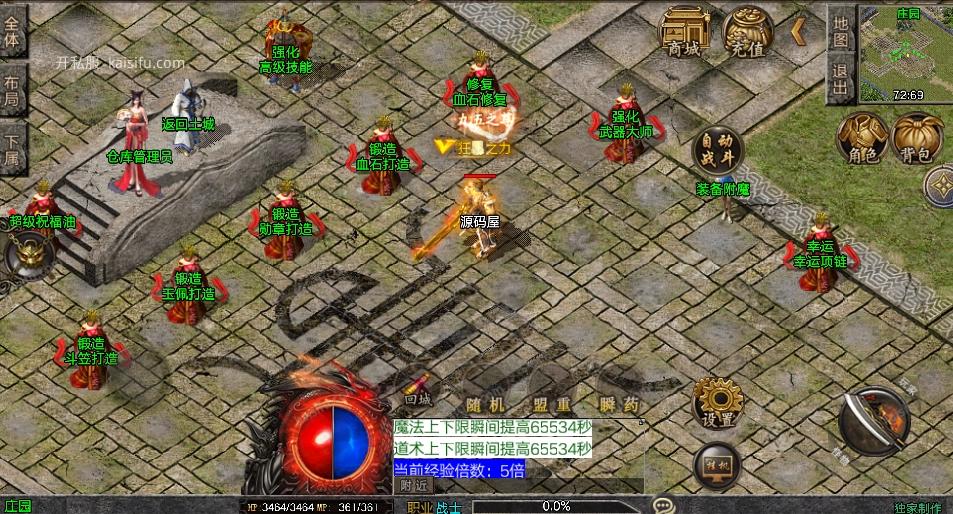The width and height of the screenshot is (953, 514).
Task: Open the 商城 shop
Action: (x=685, y=33)
